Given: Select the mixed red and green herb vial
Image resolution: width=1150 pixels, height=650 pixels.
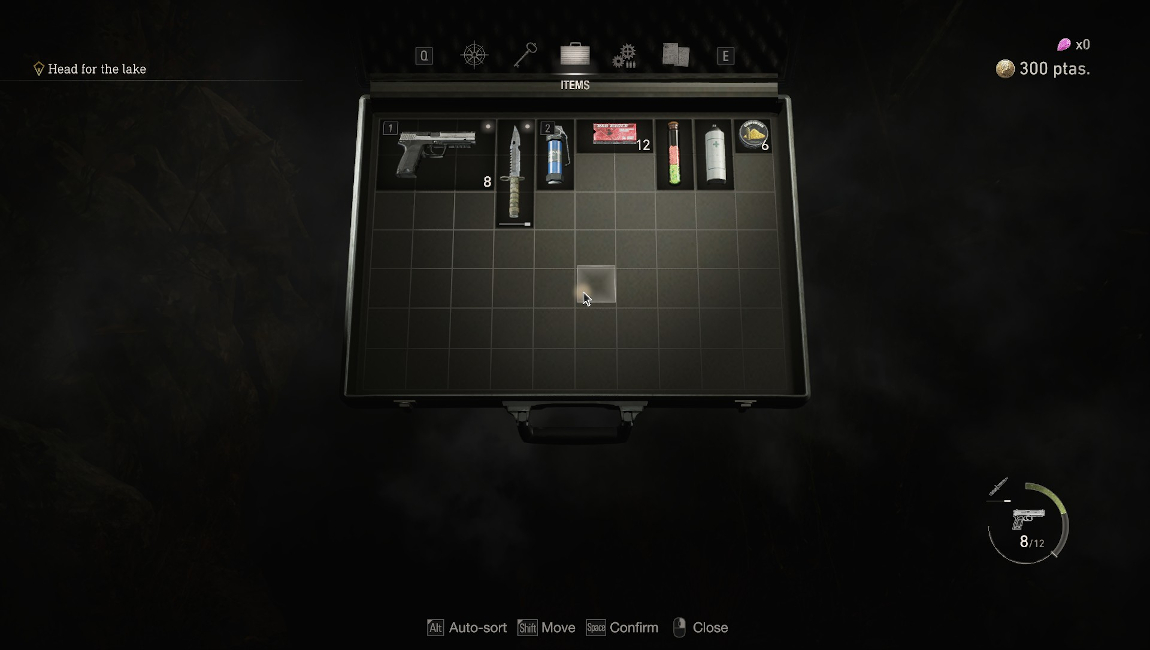Looking at the screenshot, I should [674, 154].
